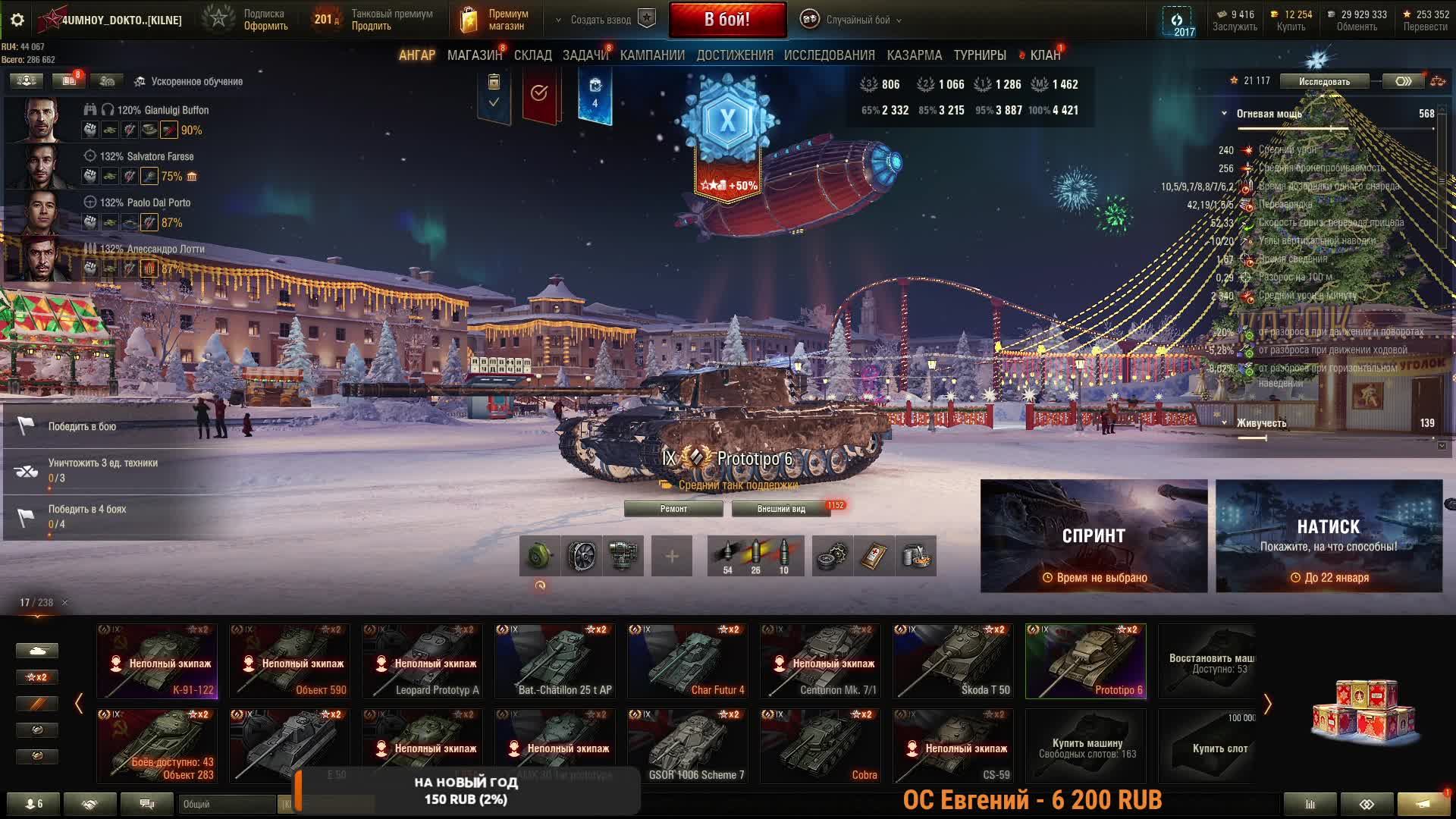Image resolution: width=1456 pixels, height=819 pixels.
Task: Open the НАТИСК event banner
Action: tap(1329, 535)
